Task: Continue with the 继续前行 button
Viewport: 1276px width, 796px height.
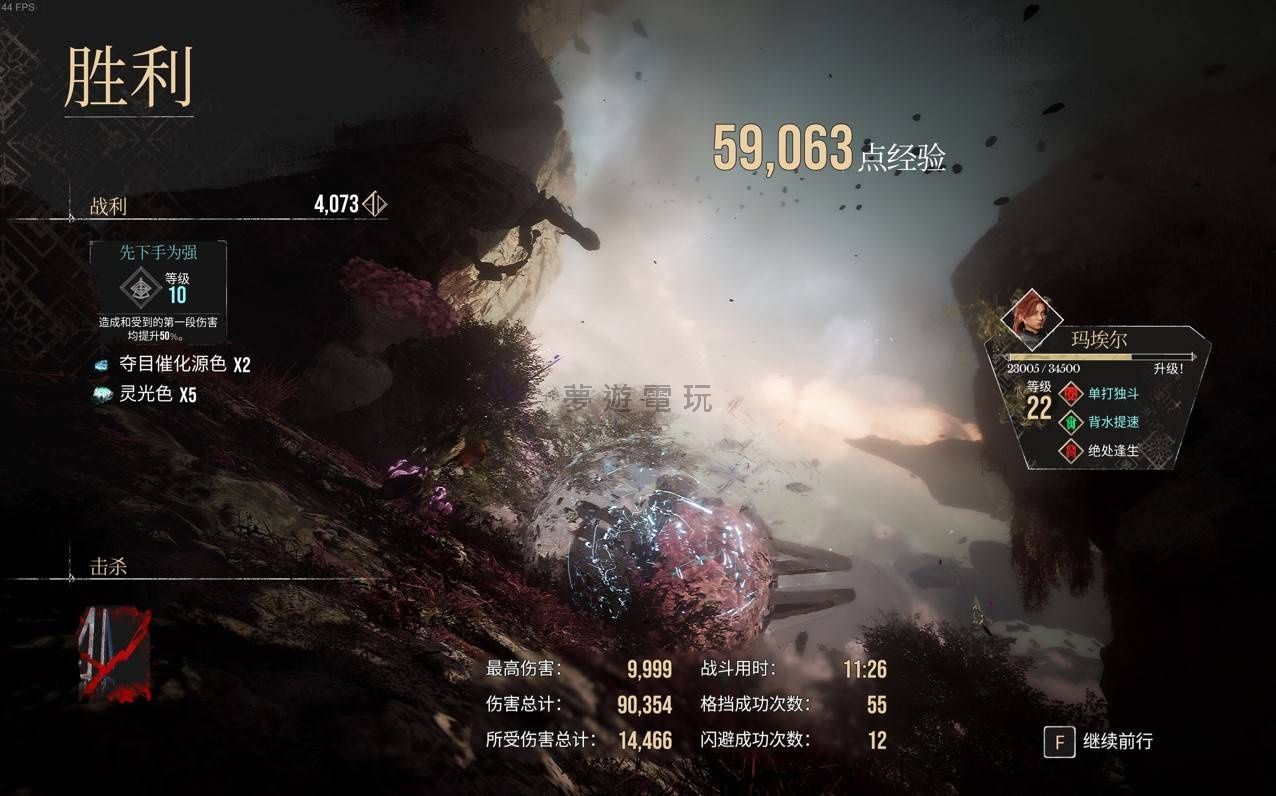Action: click(x=1100, y=741)
